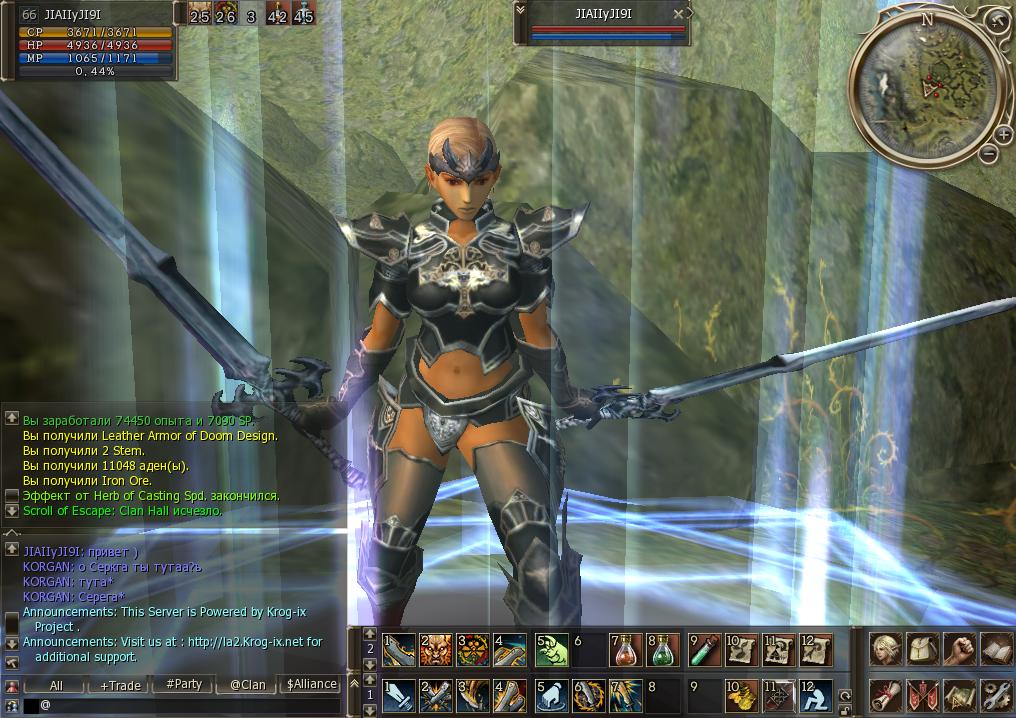
Task: Zoom out the minimap with minus button
Action: tap(989, 153)
